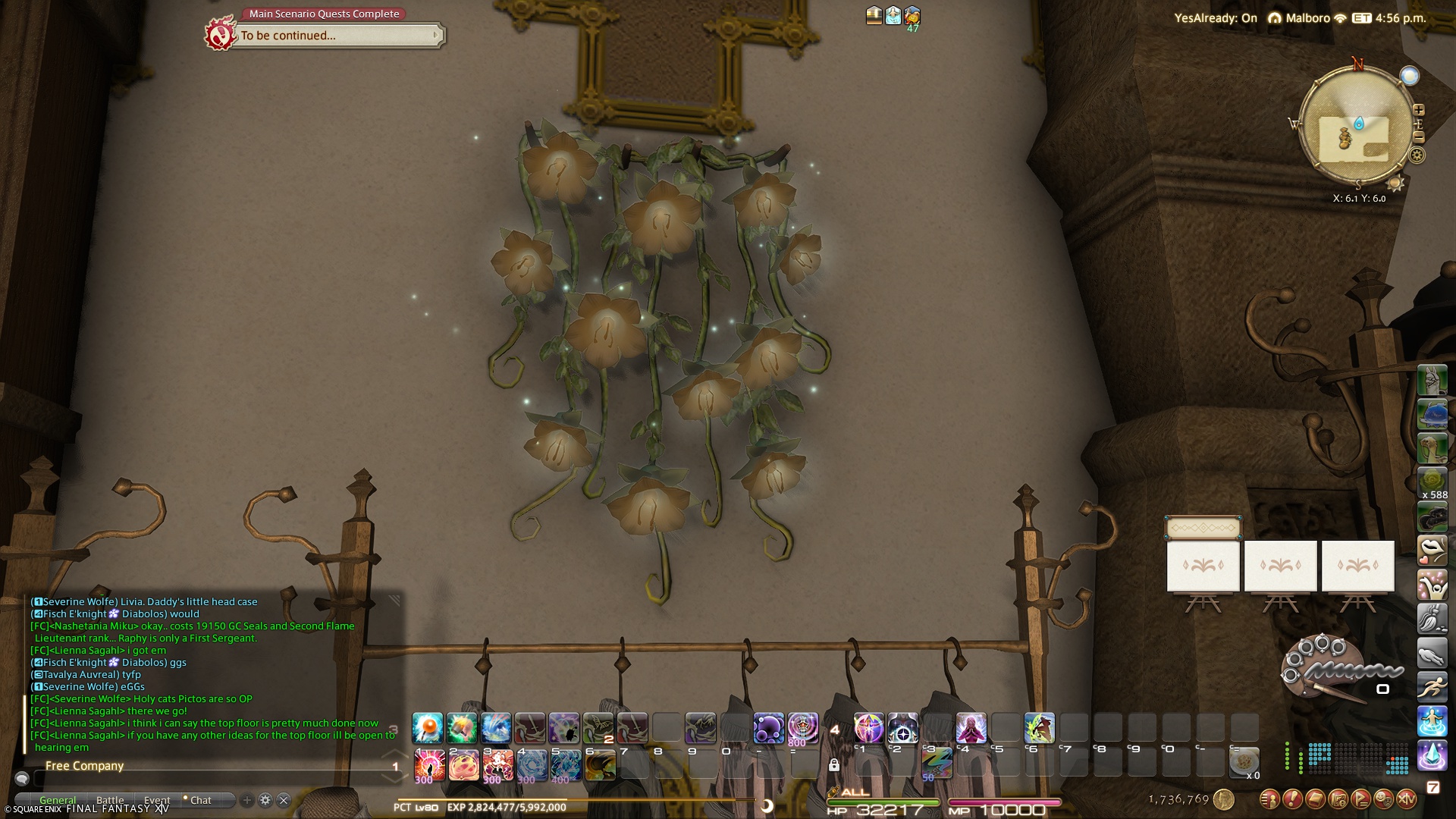Zoom in on the minimap
Screen dimensions: 1456x819
(1419, 110)
